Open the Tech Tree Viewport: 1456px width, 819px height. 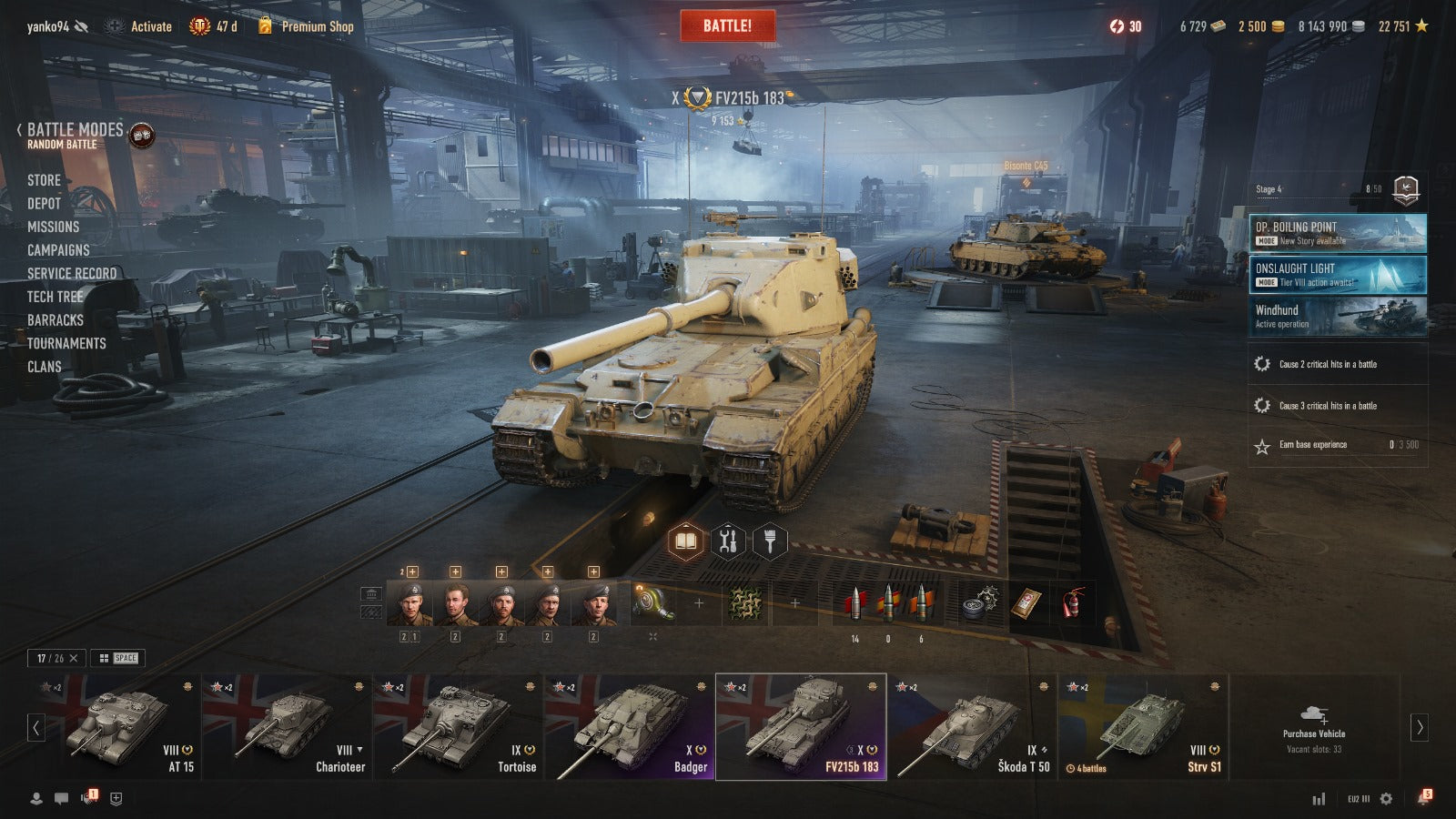point(55,297)
